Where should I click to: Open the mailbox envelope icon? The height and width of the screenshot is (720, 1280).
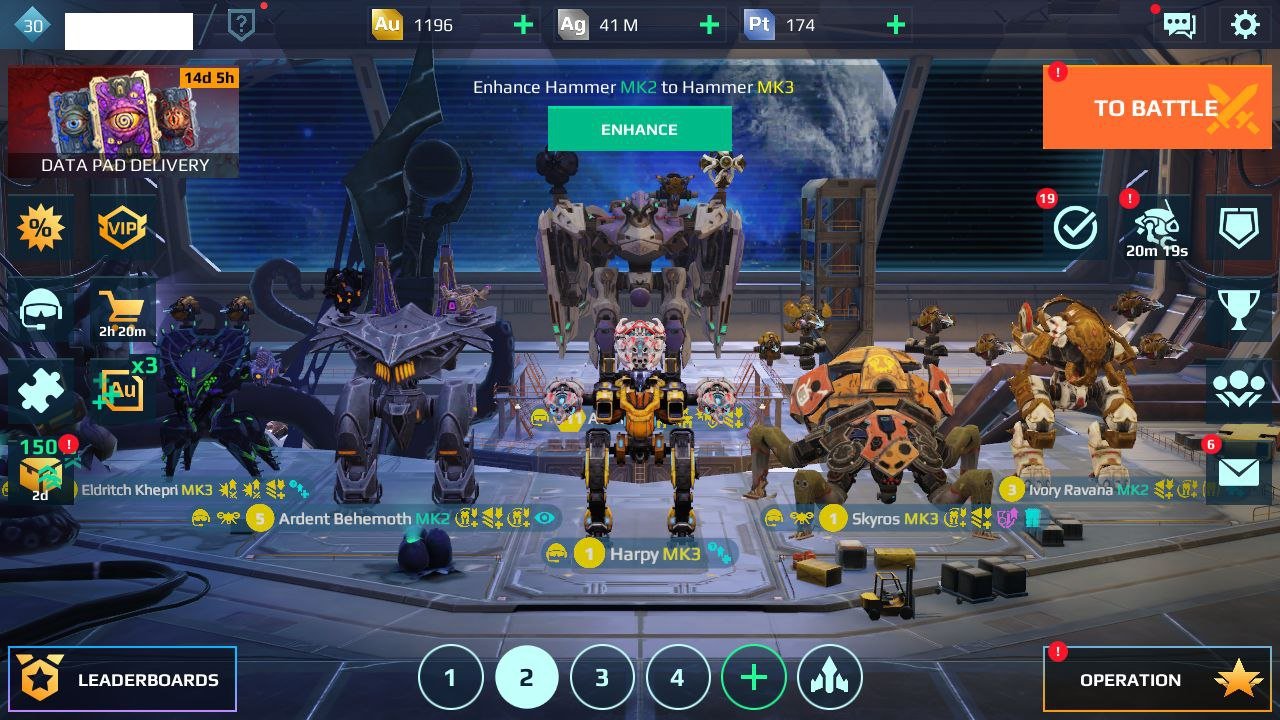(1239, 471)
